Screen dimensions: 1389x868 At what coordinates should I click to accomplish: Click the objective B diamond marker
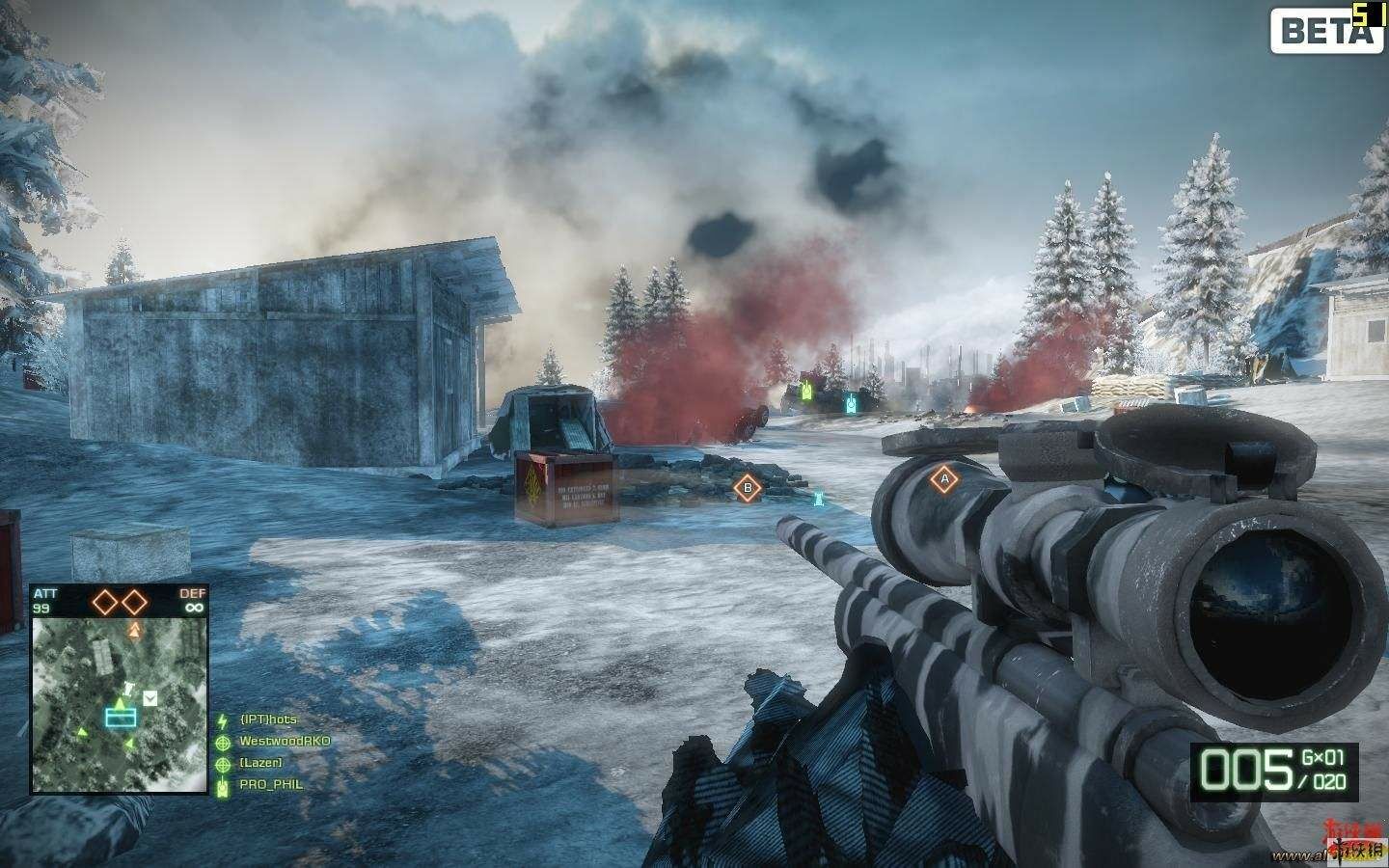[x=747, y=489]
